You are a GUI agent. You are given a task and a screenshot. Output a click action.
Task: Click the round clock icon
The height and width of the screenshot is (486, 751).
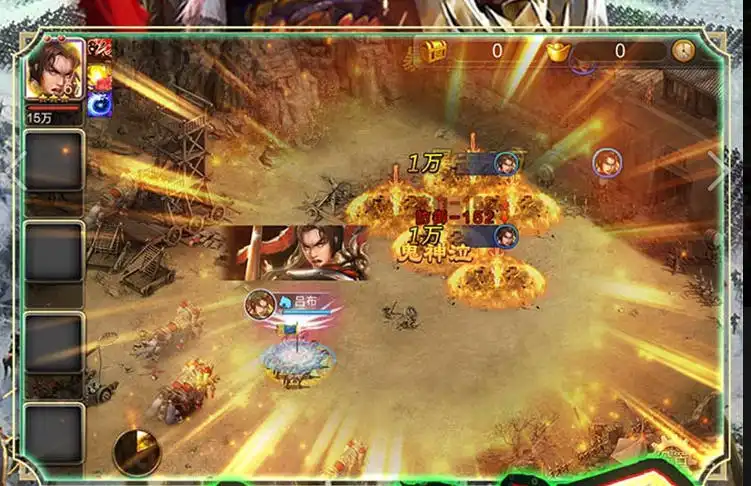point(684,50)
